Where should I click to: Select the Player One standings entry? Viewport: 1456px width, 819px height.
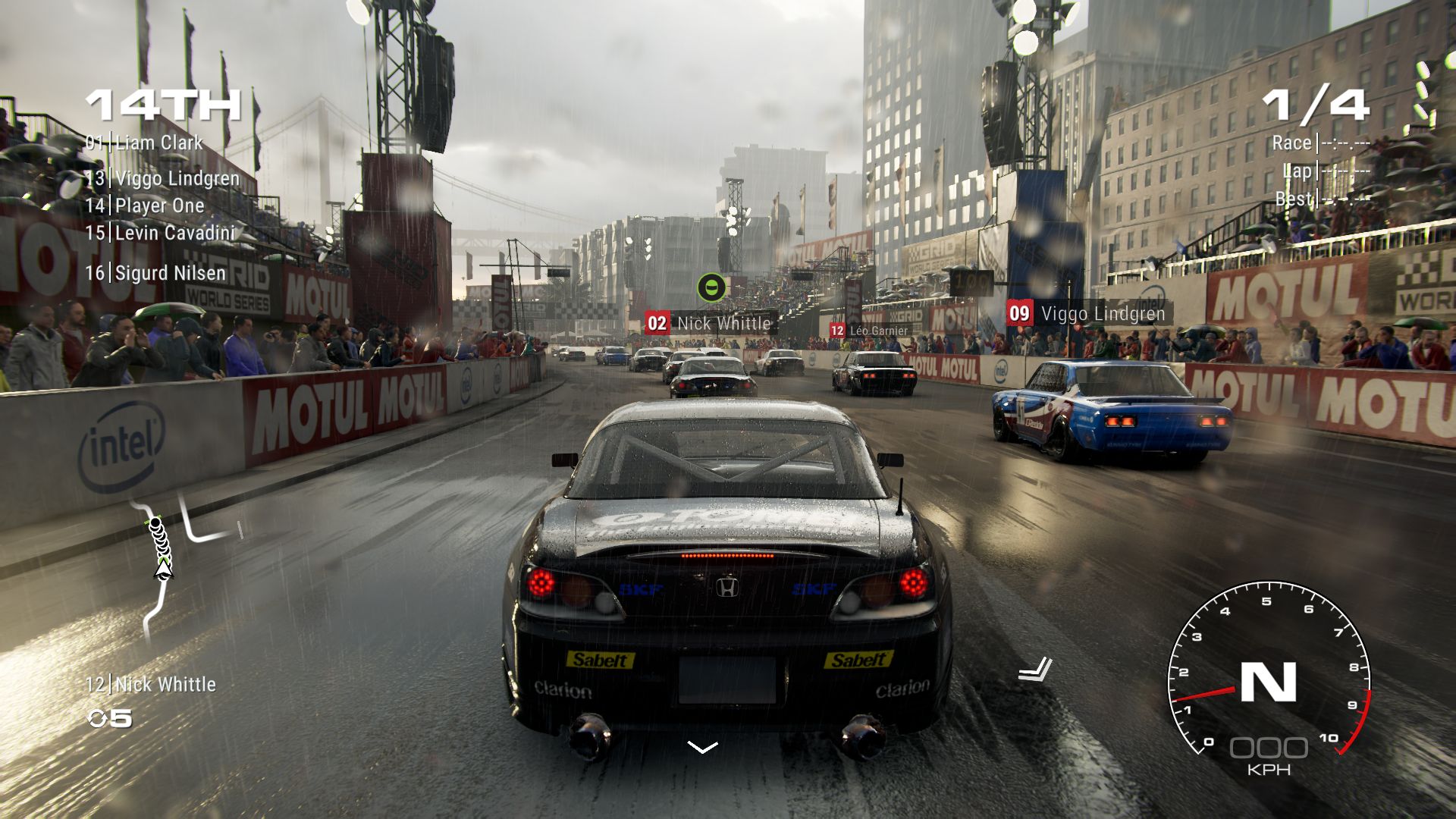coord(145,206)
